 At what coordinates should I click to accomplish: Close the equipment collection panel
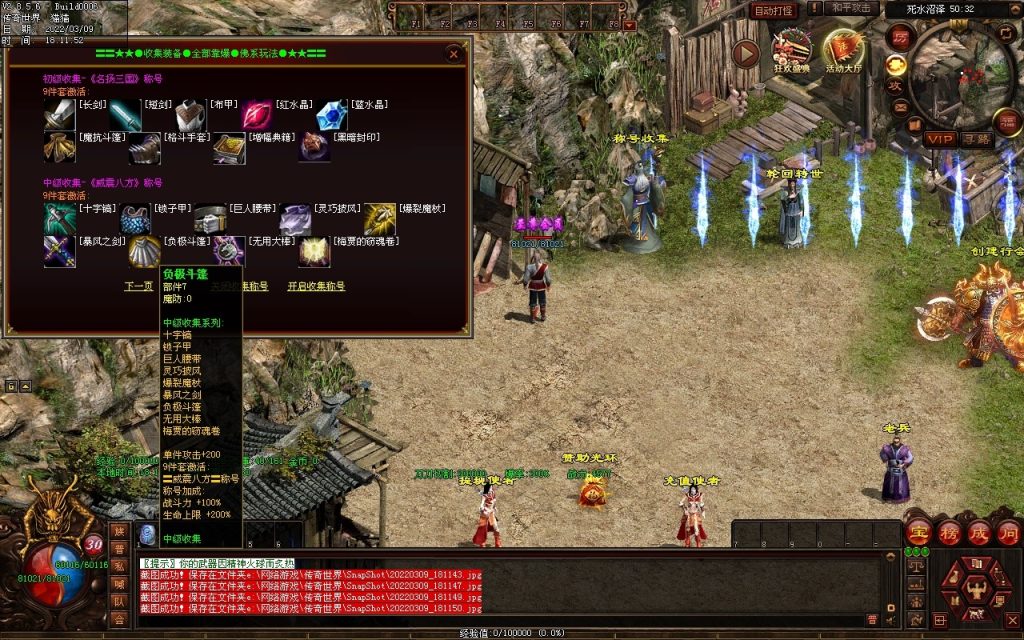point(454,53)
